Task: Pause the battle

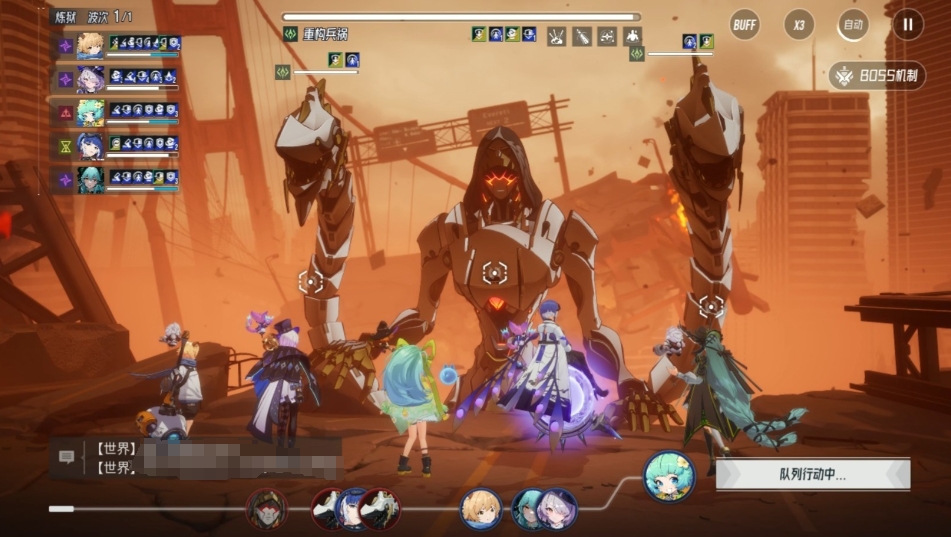Action: (907, 24)
